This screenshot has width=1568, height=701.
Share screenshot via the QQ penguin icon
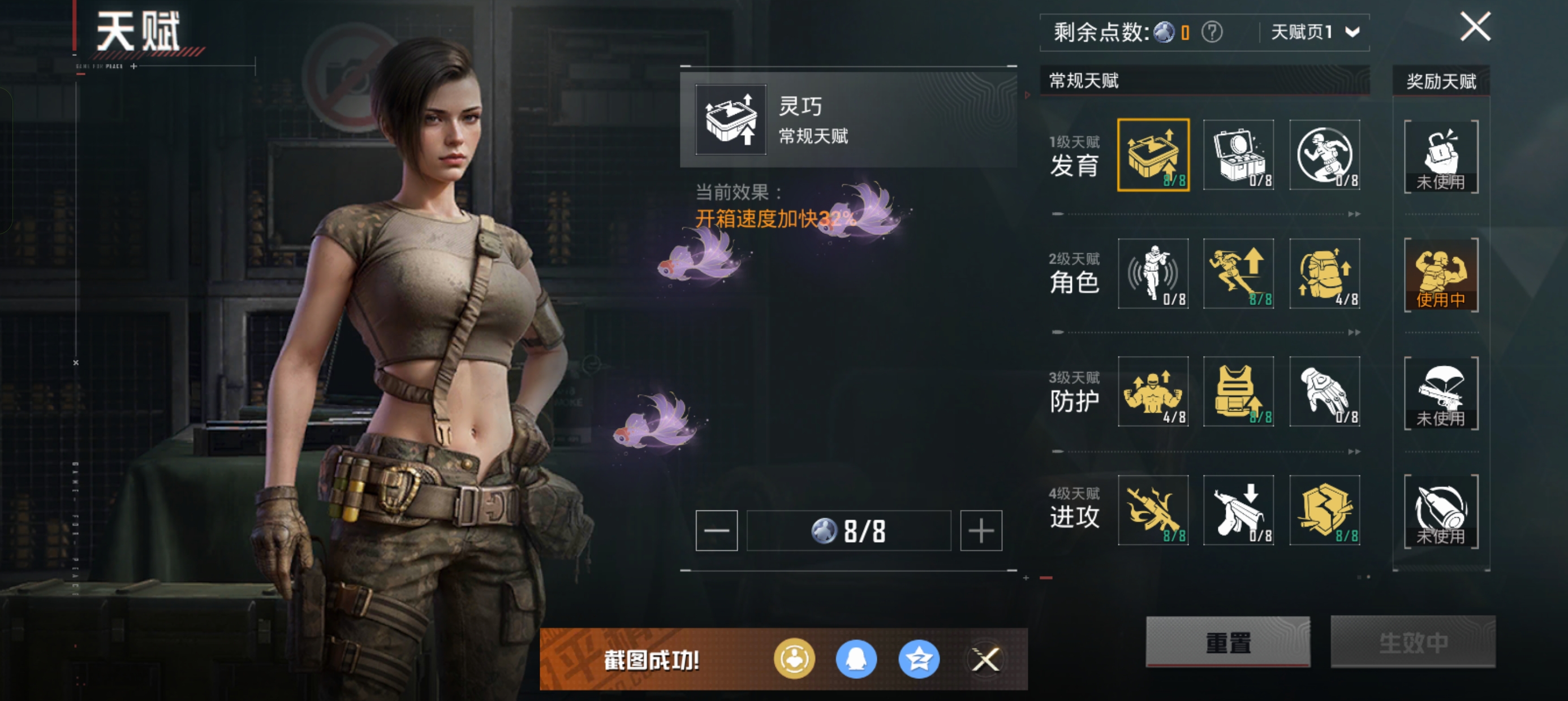pyautogui.click(x=856, y=659)
